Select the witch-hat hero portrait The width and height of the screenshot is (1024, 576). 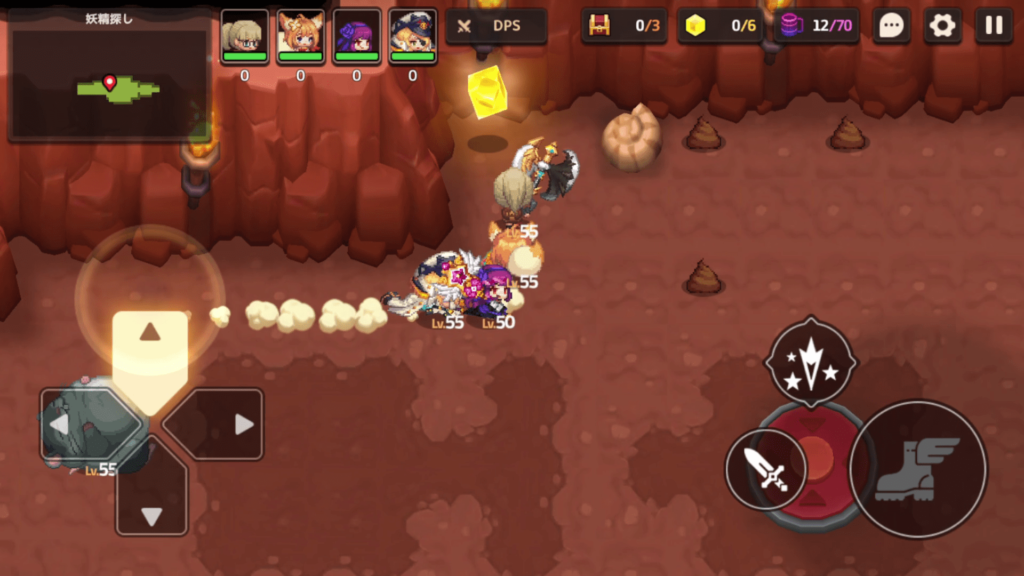point(412,36)
